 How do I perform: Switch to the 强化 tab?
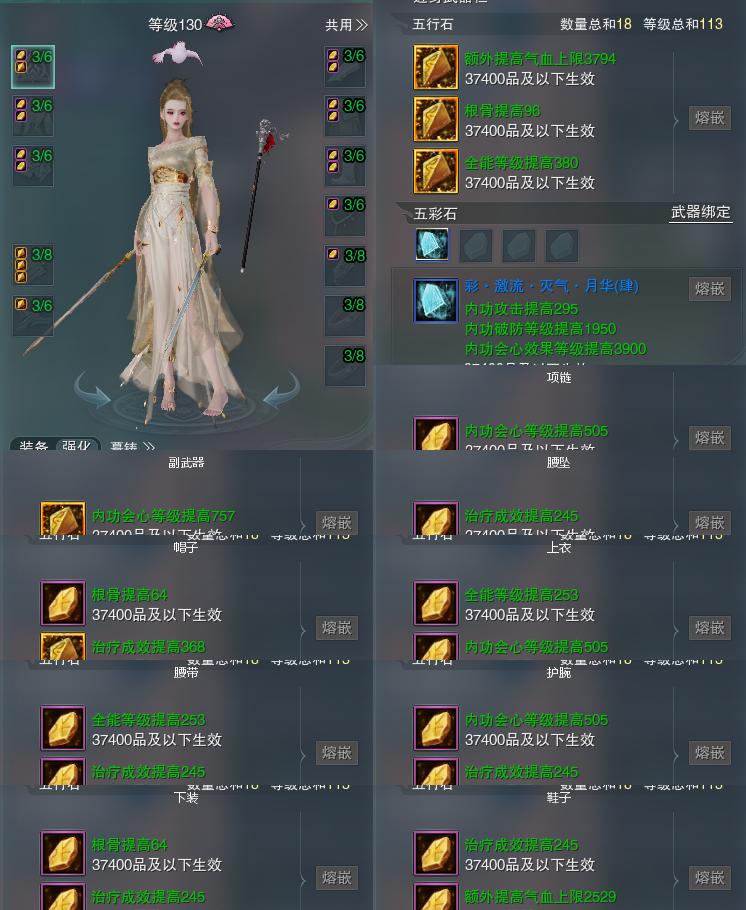(76, 448)
